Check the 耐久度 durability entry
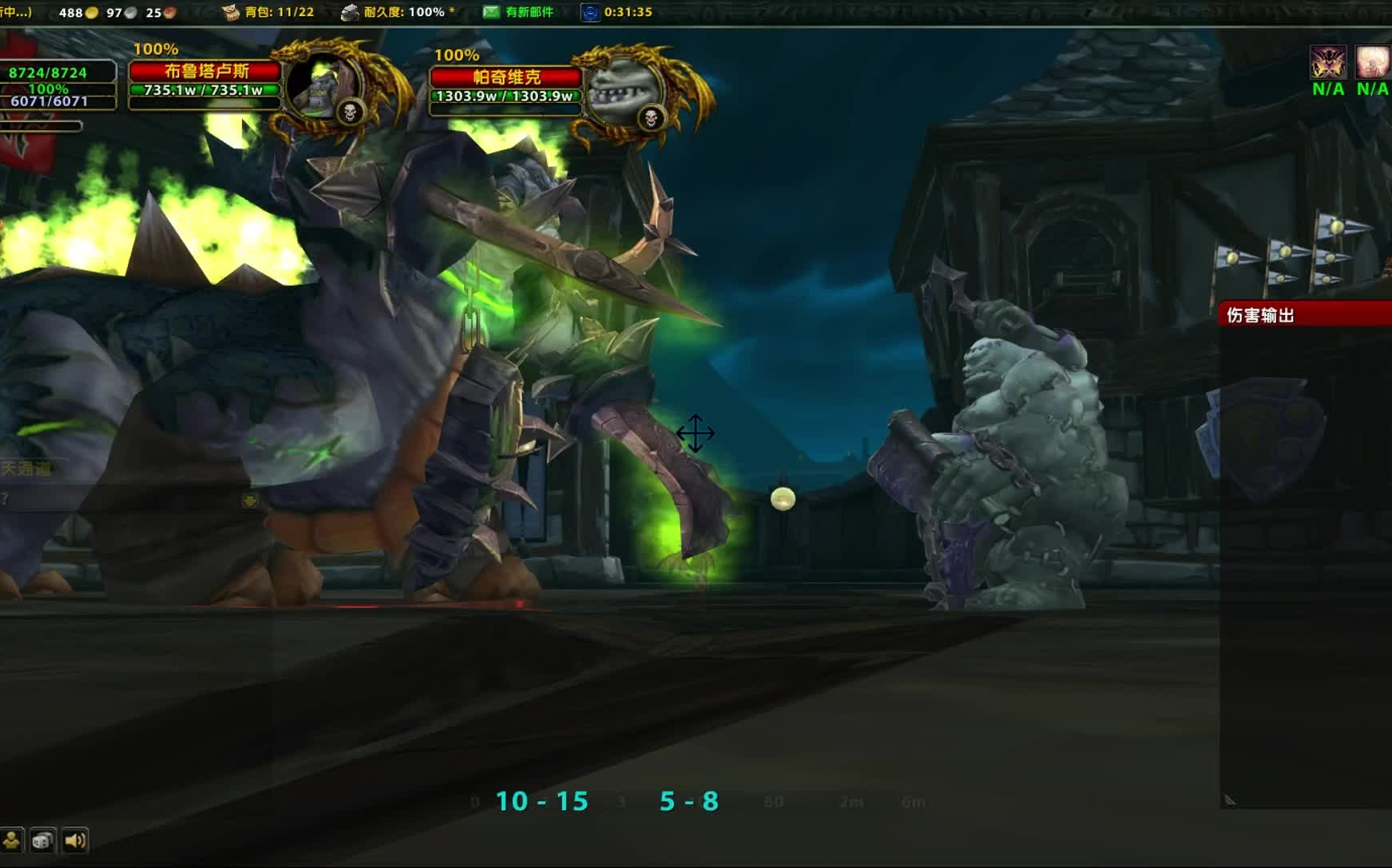The width and height of the screenshot is (1392, 868). click(399, 12)
